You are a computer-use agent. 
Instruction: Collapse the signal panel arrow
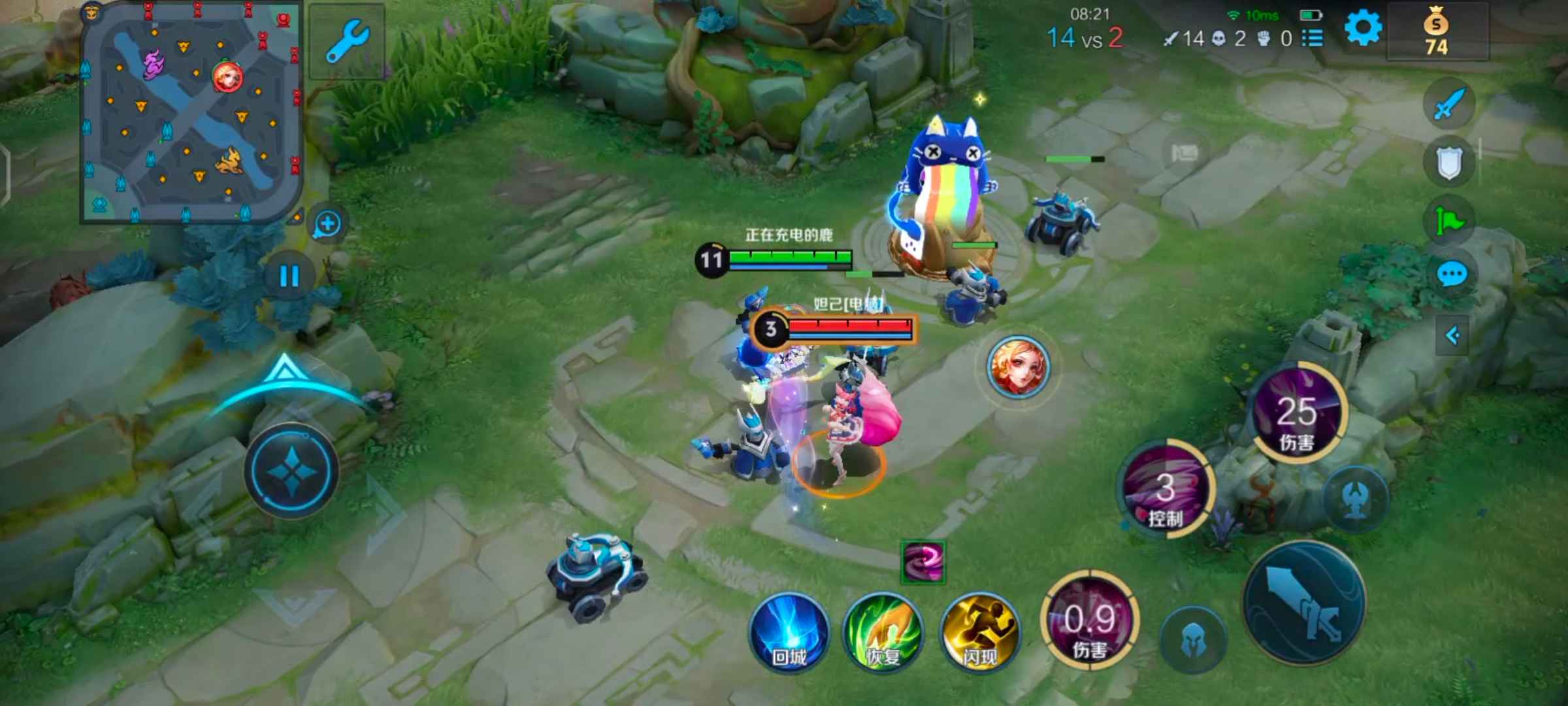pos(1452,336)
